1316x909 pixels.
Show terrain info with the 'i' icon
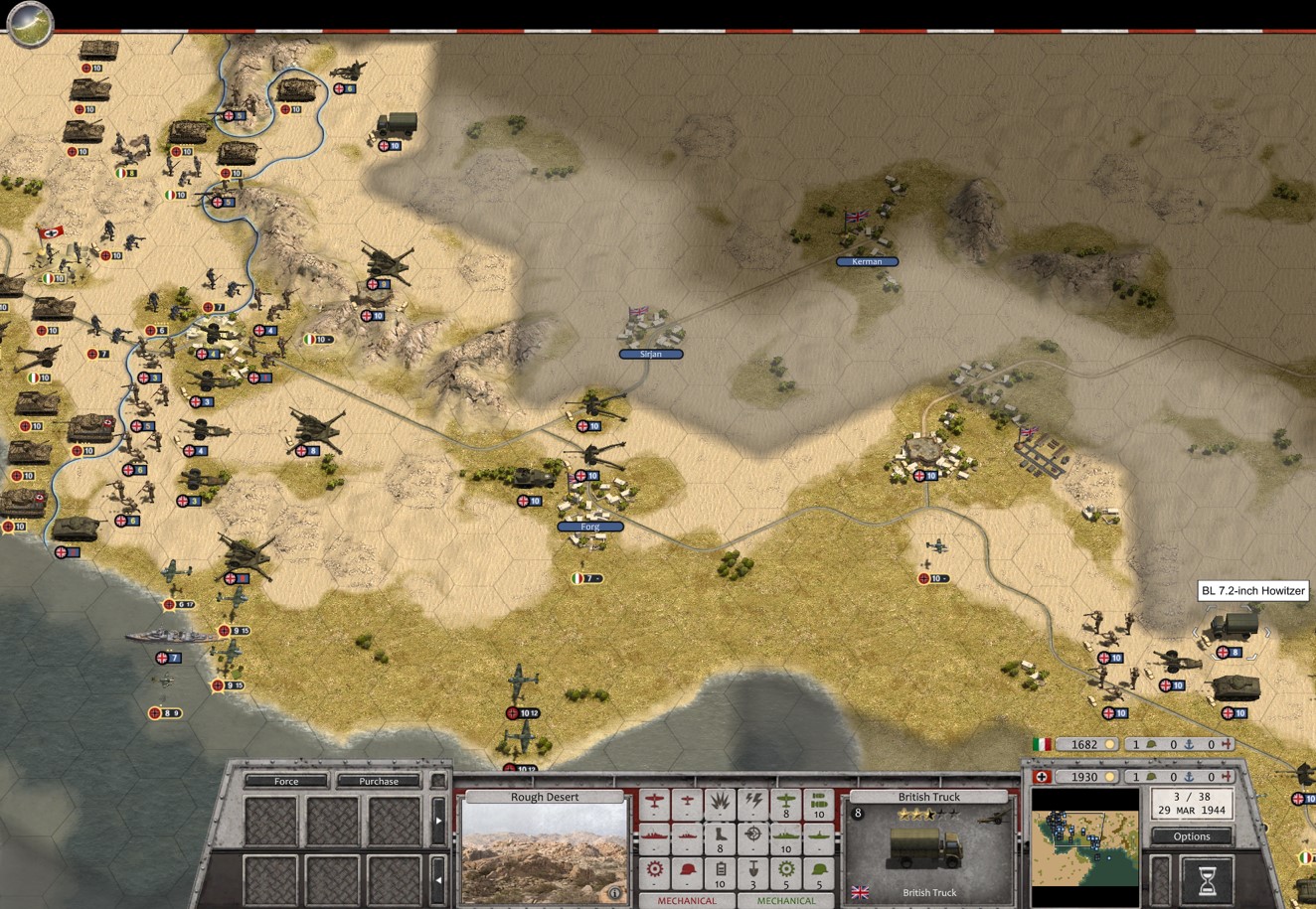coord(614,893)
